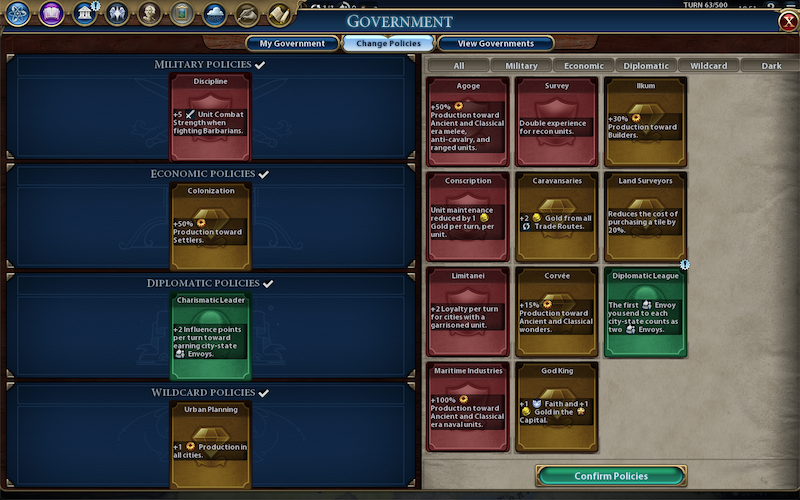Show only Diplomatic policy cards

(x=645, y=66)
